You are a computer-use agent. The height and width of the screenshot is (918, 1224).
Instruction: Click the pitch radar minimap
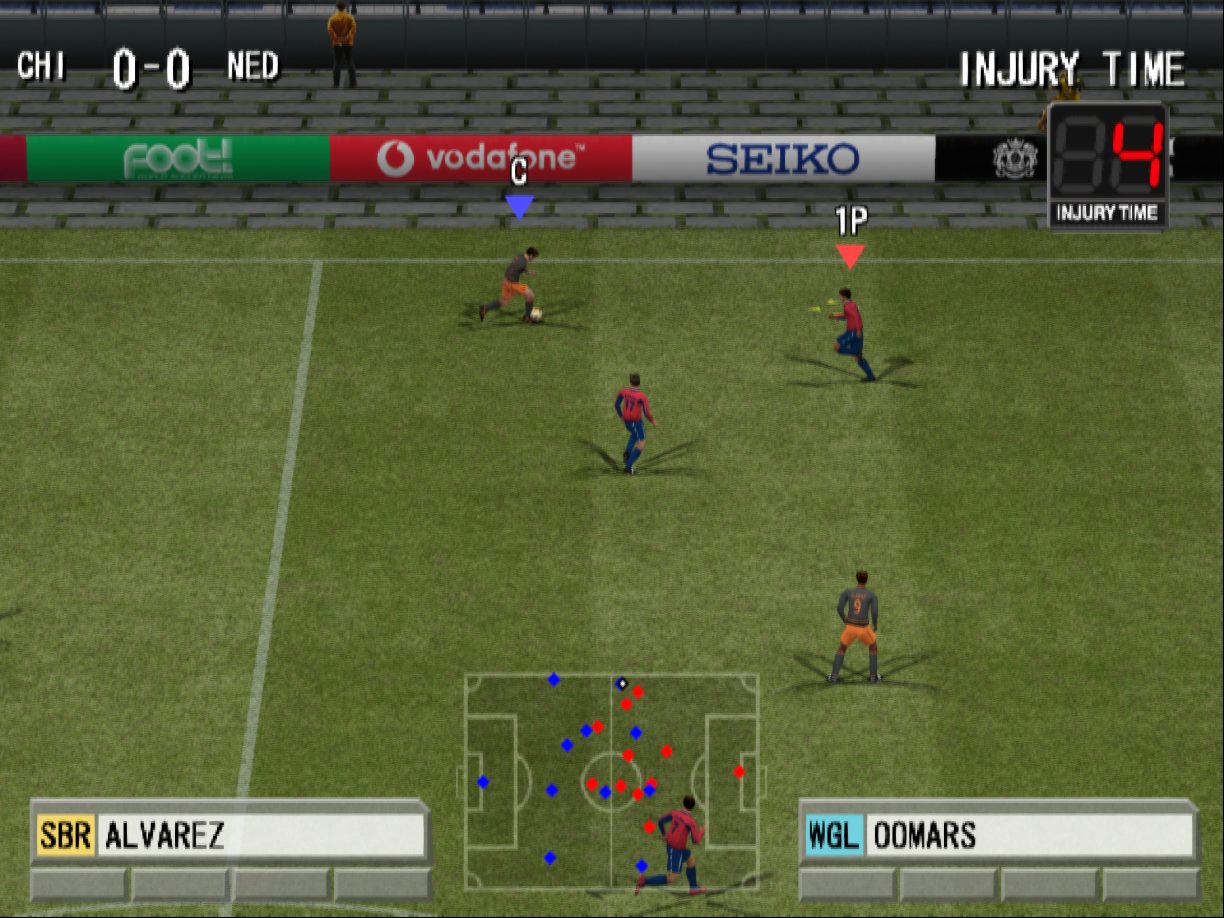(611, 781)
